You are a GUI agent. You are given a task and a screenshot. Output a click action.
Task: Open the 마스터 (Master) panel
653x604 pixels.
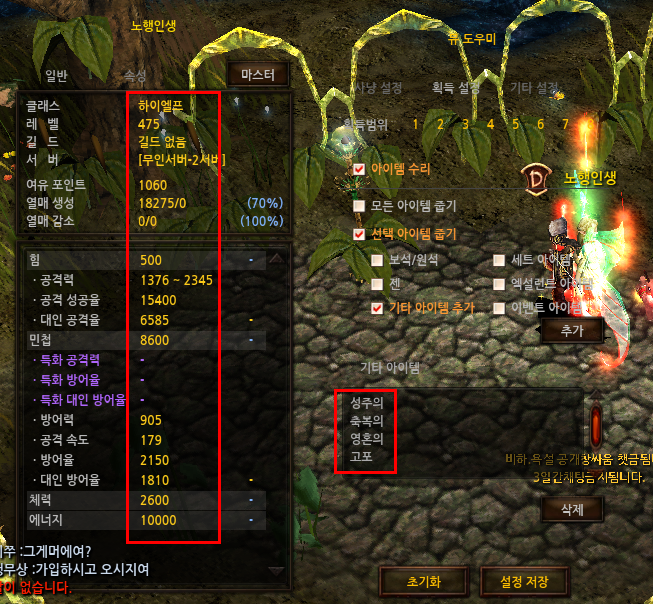tap(258, 75)
